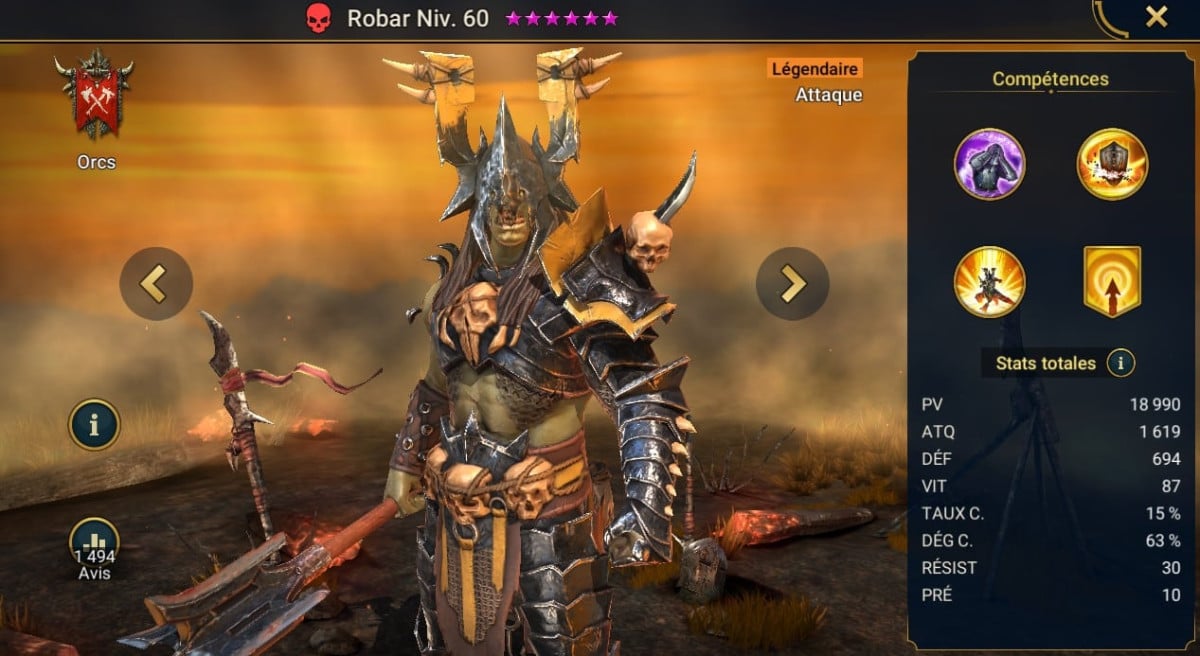Go to the next champion with right arrow

pos(792,284)
